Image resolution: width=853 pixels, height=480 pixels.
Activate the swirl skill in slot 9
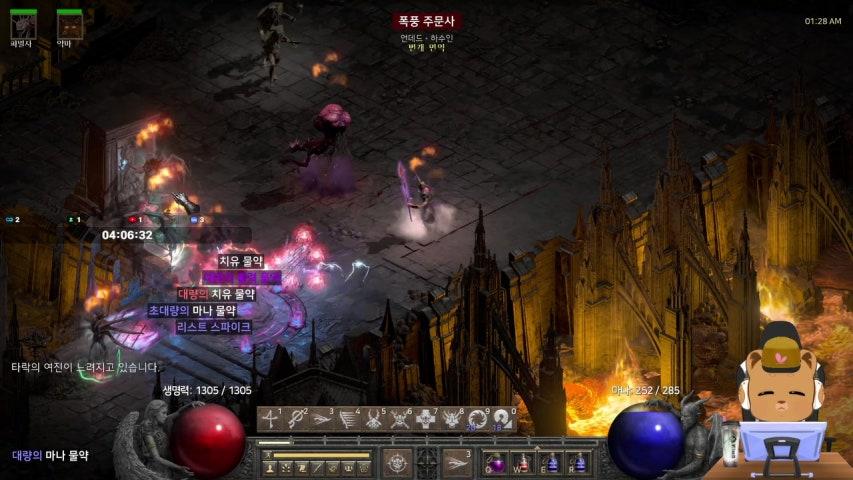(x=478, y=420)
